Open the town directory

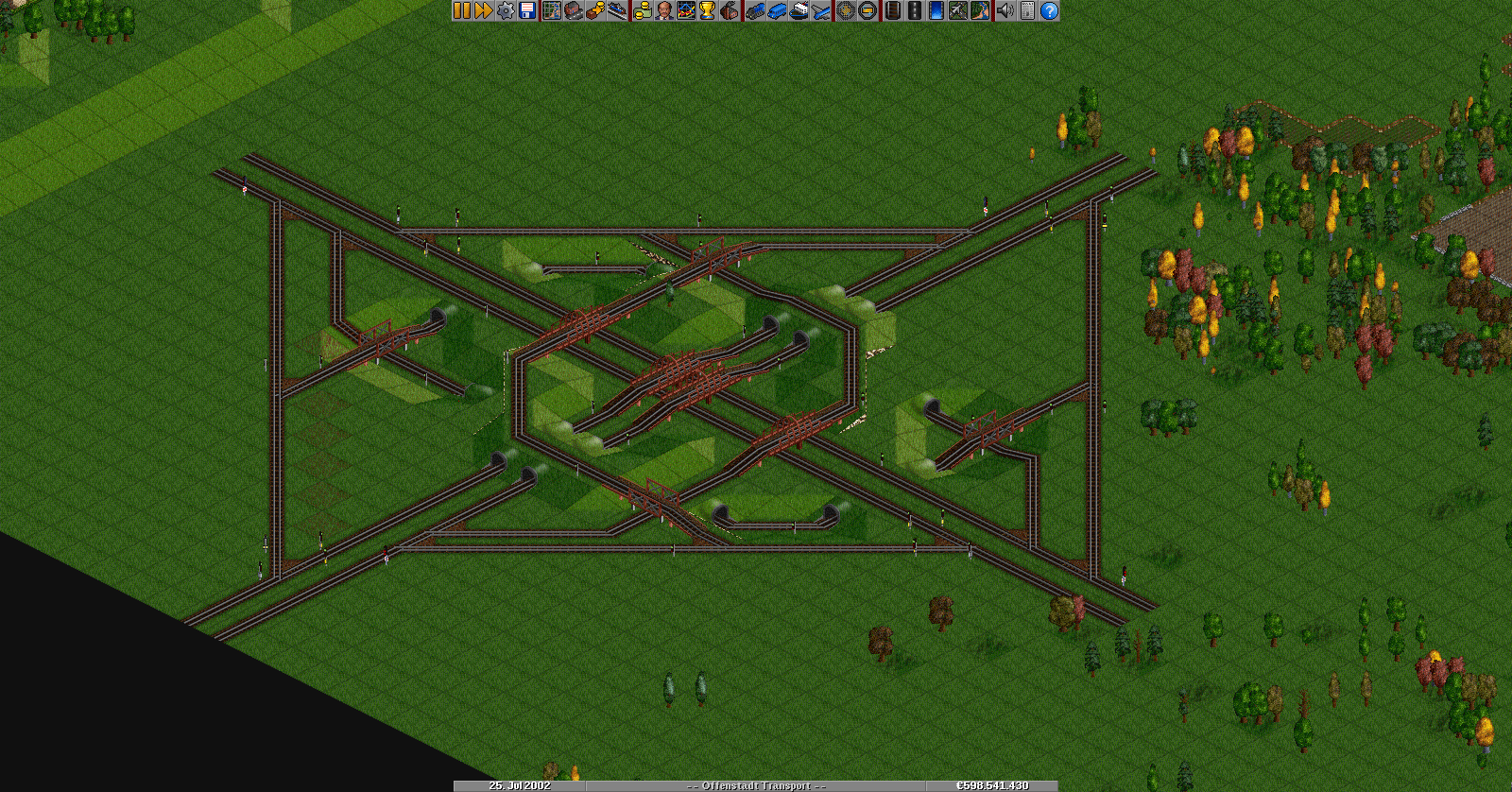pyautogui.click(x=573, y=10)
